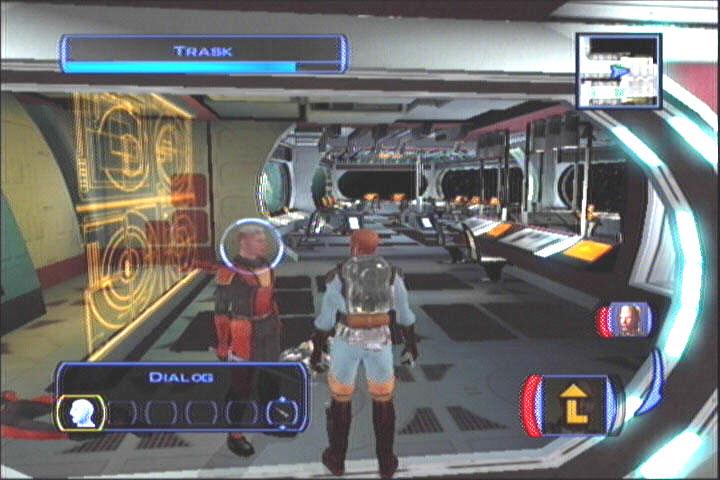The image size is (720, 480).
Task: Select the party member portrait
Action: pyautogui.click(x=626, y=320)
